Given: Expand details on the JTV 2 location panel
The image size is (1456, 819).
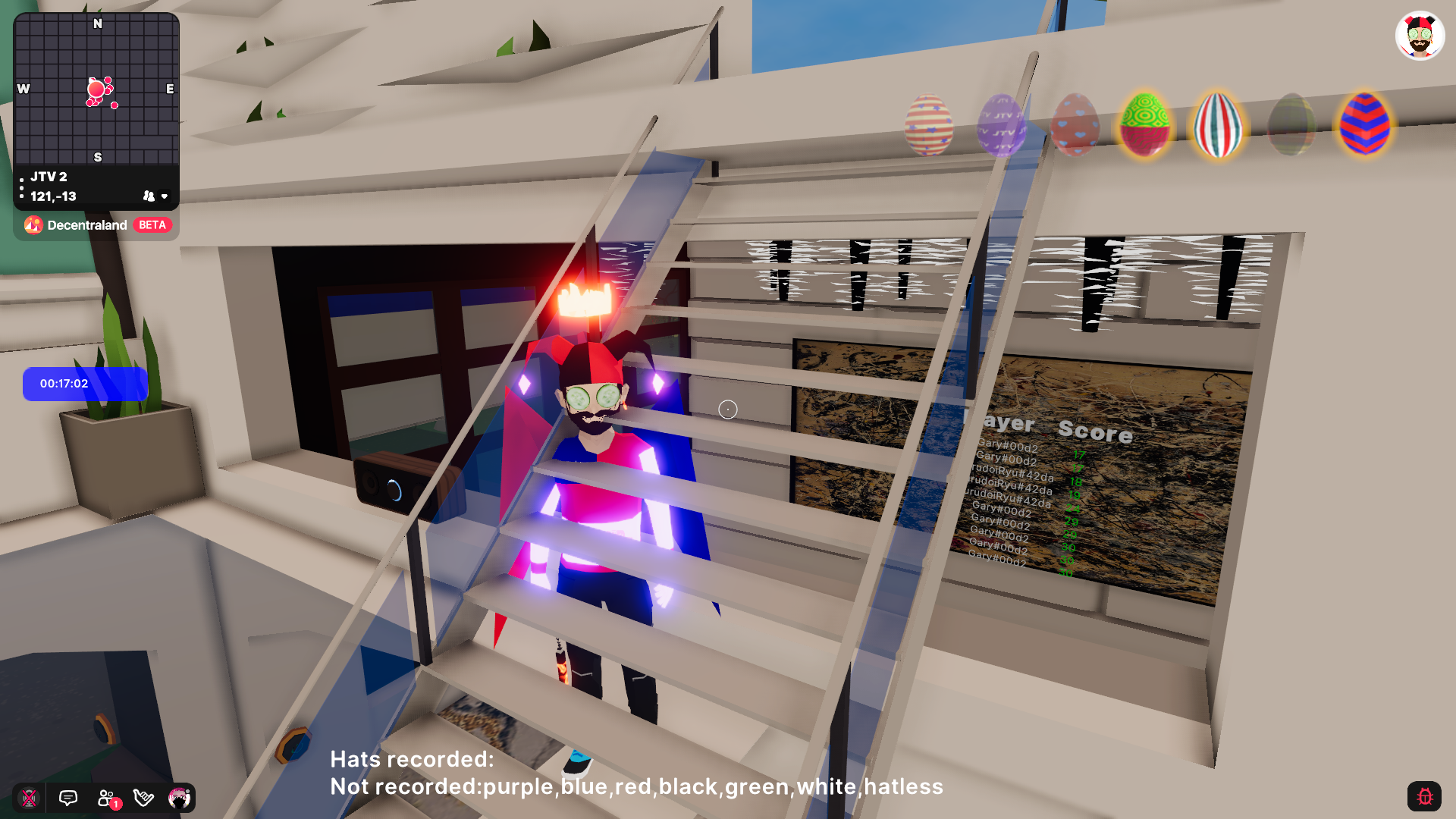Looking at the screenshot, I should (x=21, y=186).
